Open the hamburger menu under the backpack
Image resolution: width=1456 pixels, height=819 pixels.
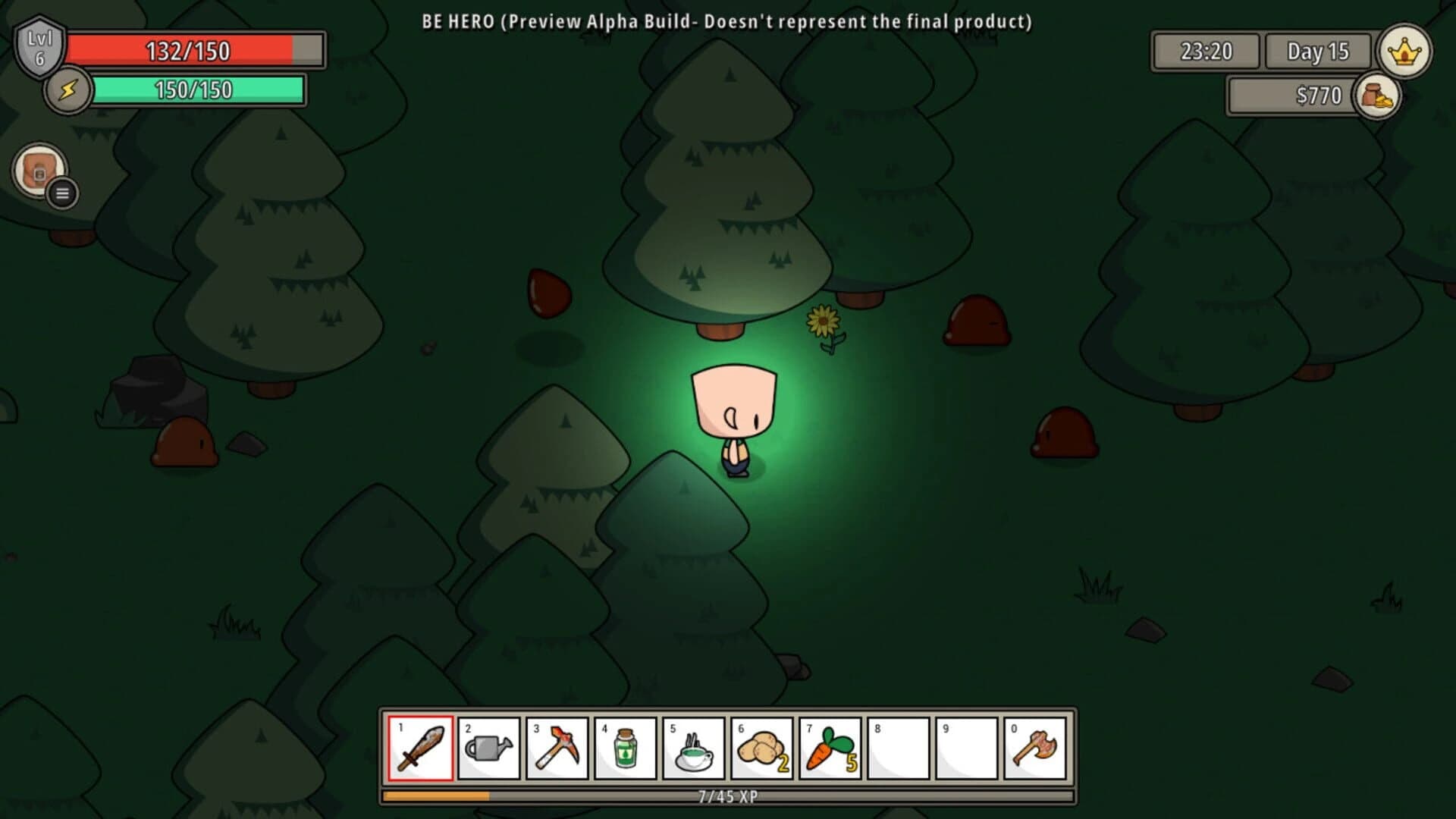click(x=61, y=193)
